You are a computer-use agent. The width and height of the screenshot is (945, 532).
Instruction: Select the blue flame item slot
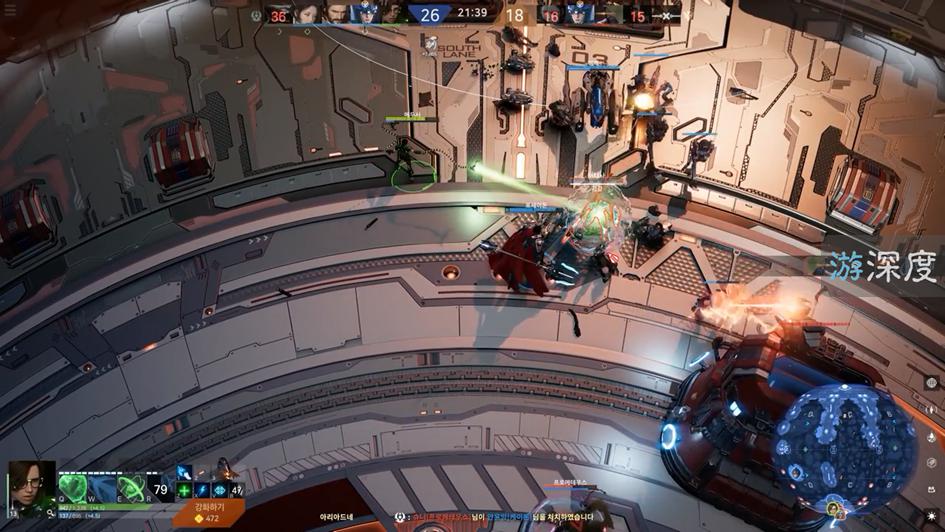tap(186, 473)
